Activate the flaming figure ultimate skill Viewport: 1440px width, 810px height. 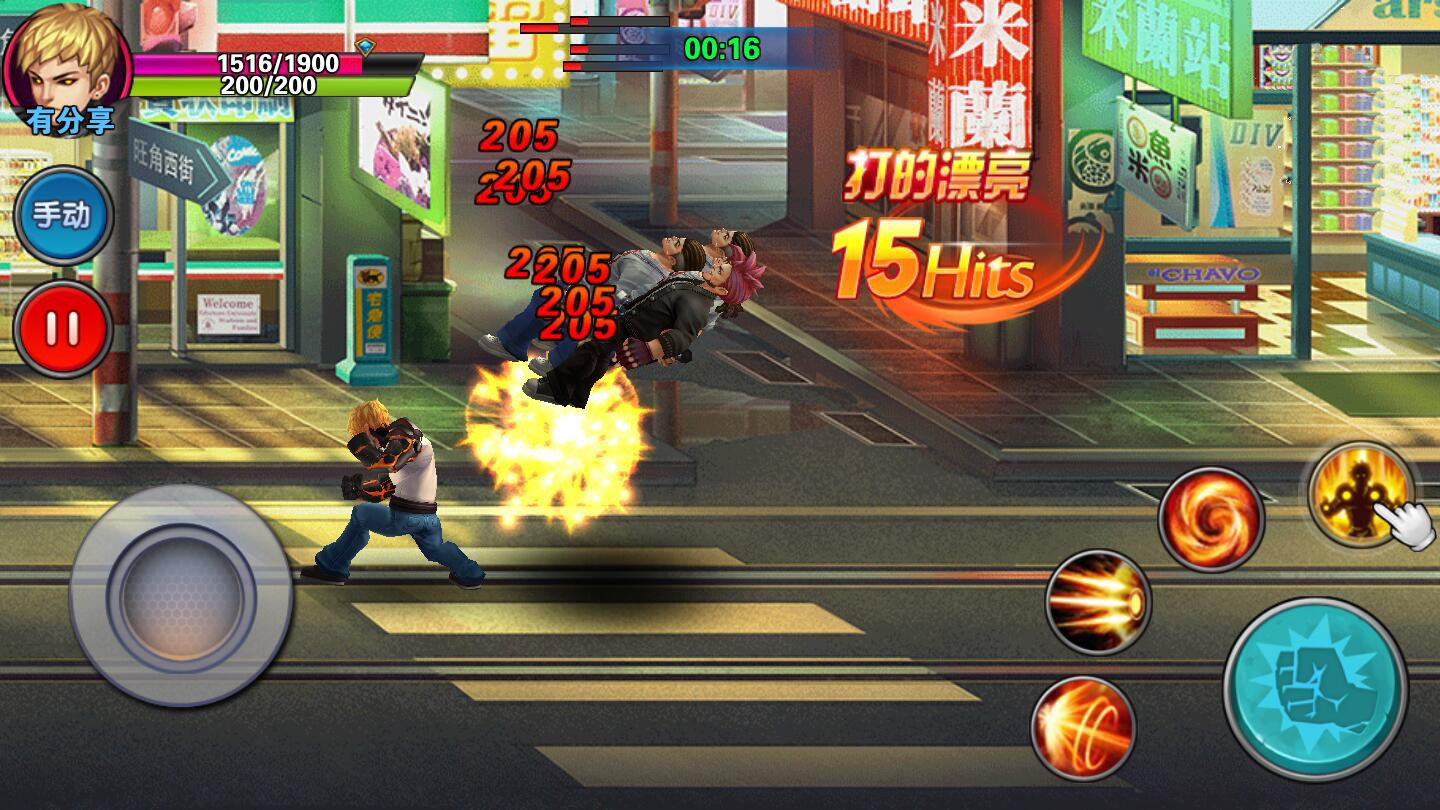pyautogui.click(x=1357, y=495)
